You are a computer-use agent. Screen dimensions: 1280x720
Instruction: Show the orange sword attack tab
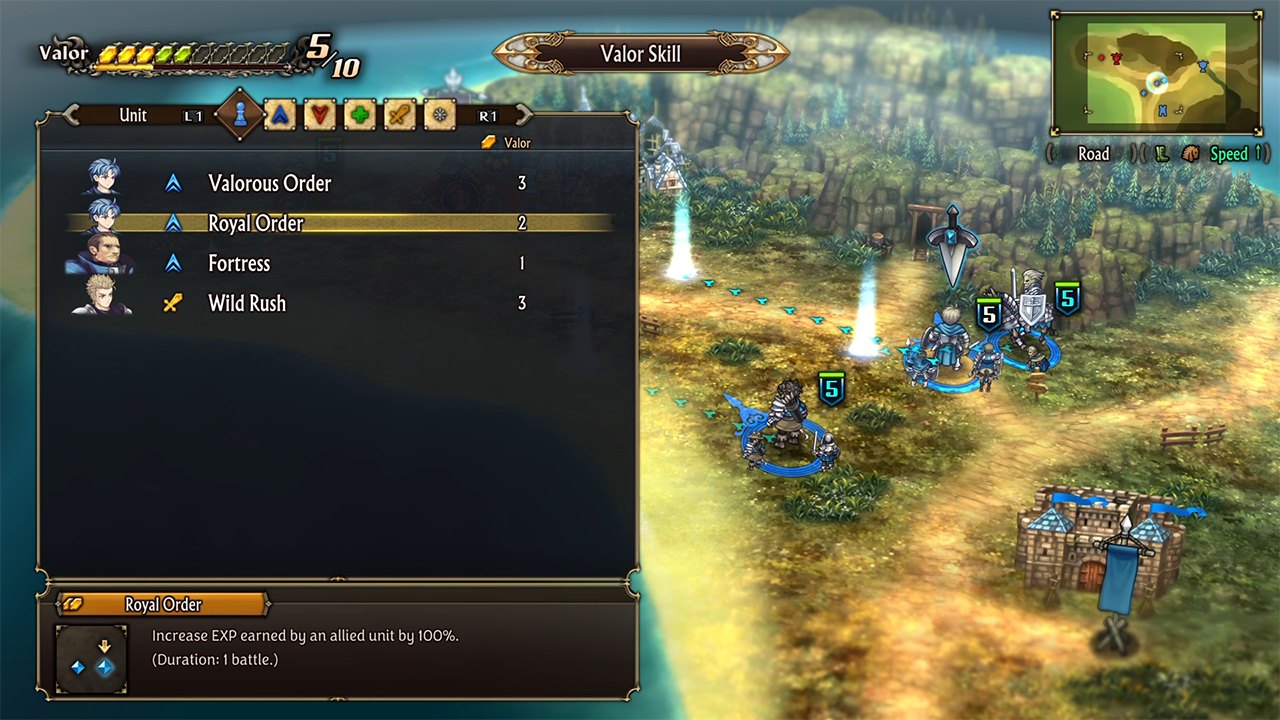400,115
